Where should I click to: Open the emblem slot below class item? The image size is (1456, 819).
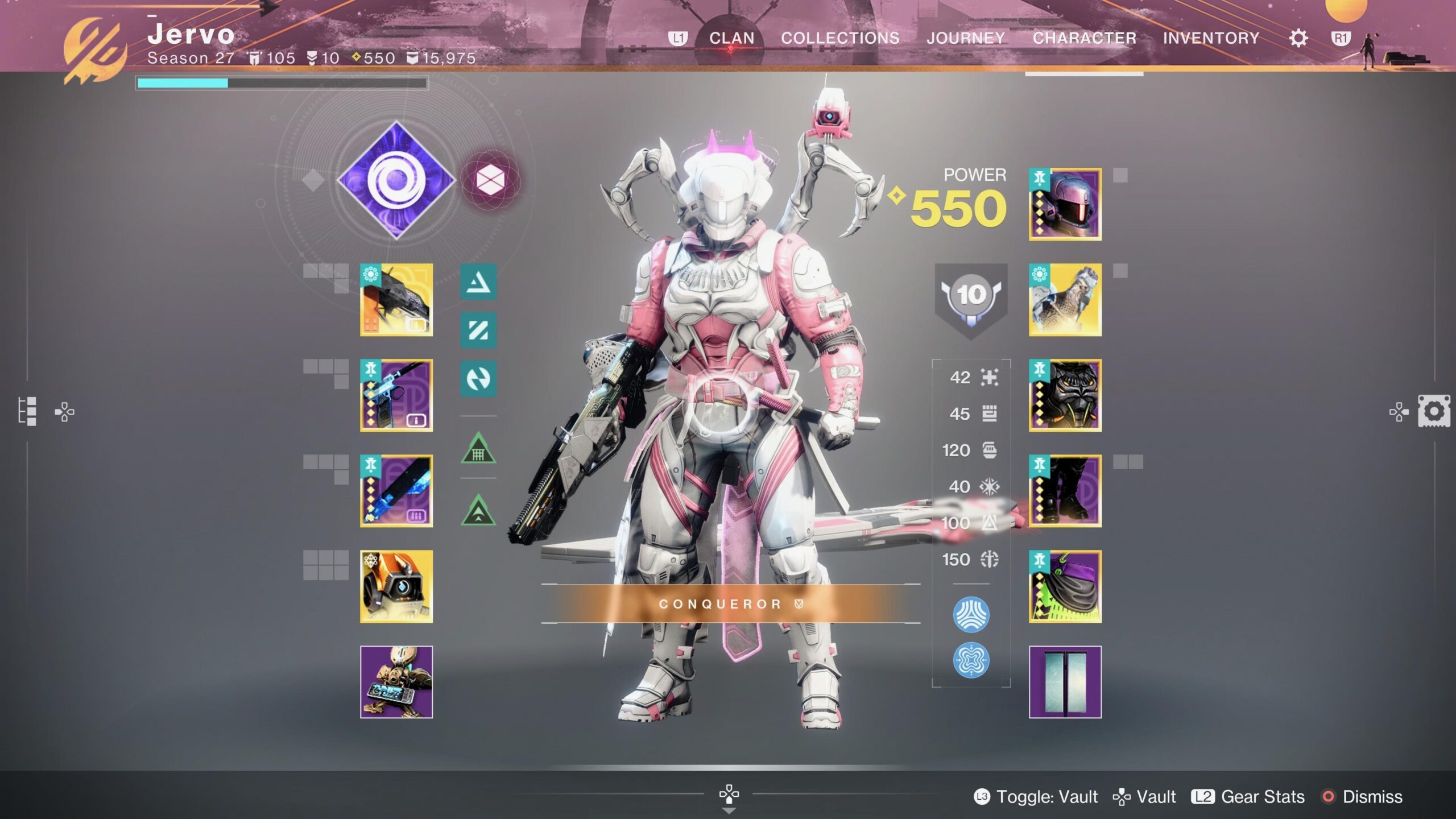1065,682
